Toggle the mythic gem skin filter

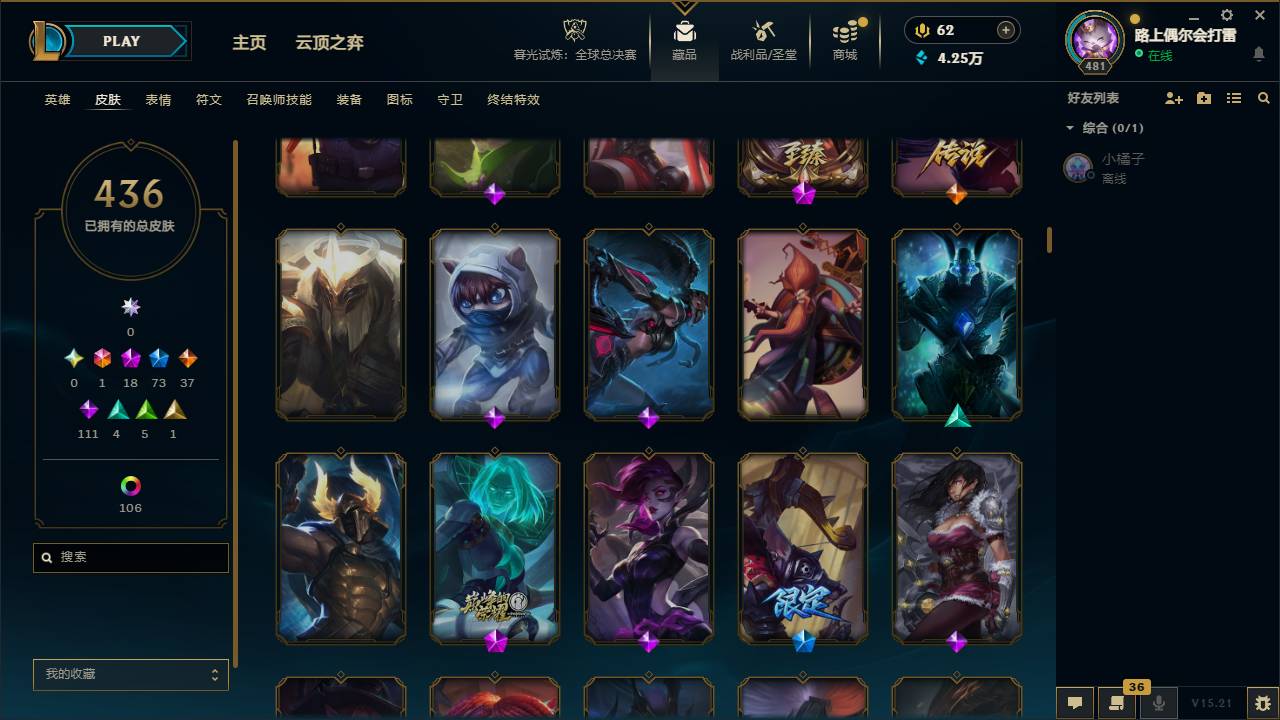pyautogui.click(x=102, y=357)
